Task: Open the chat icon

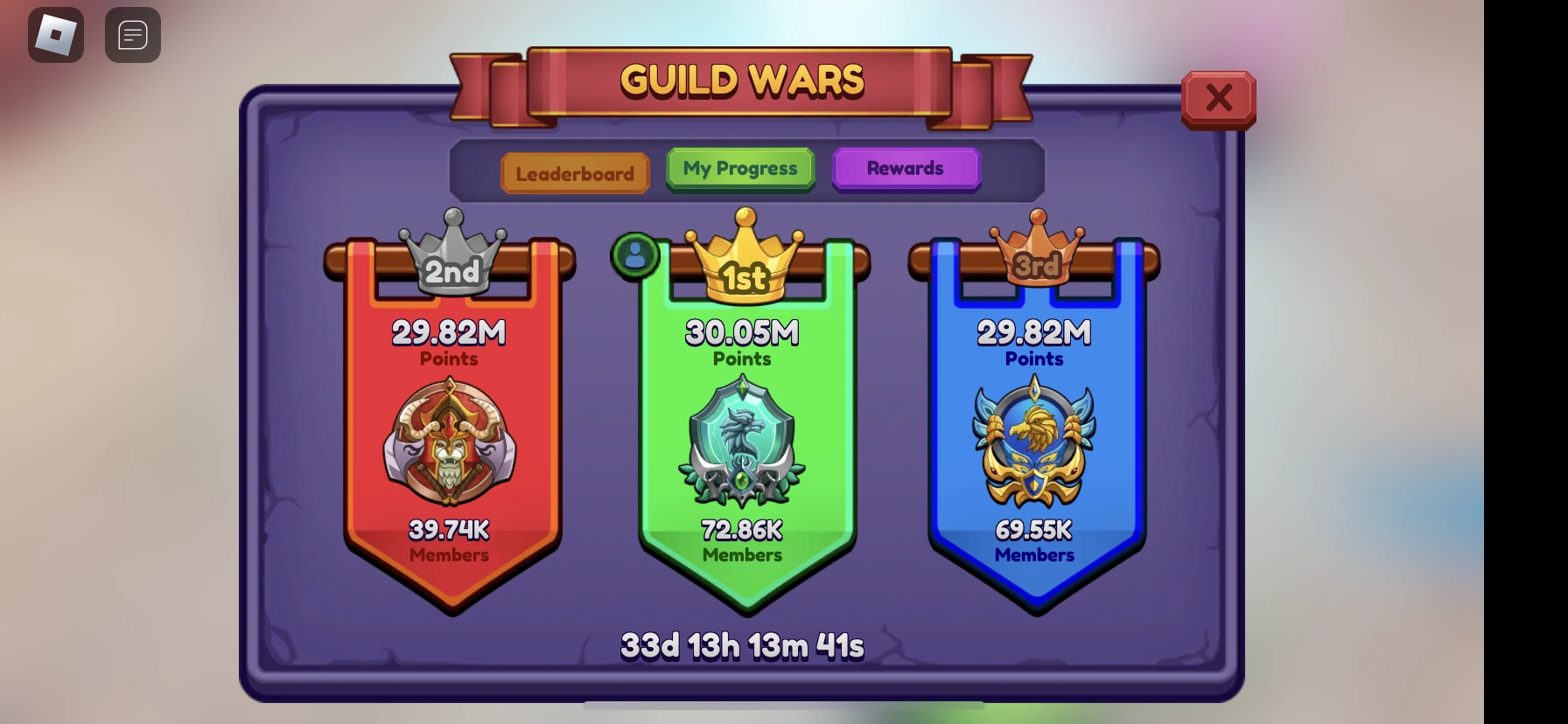Action: pos(132,34)
